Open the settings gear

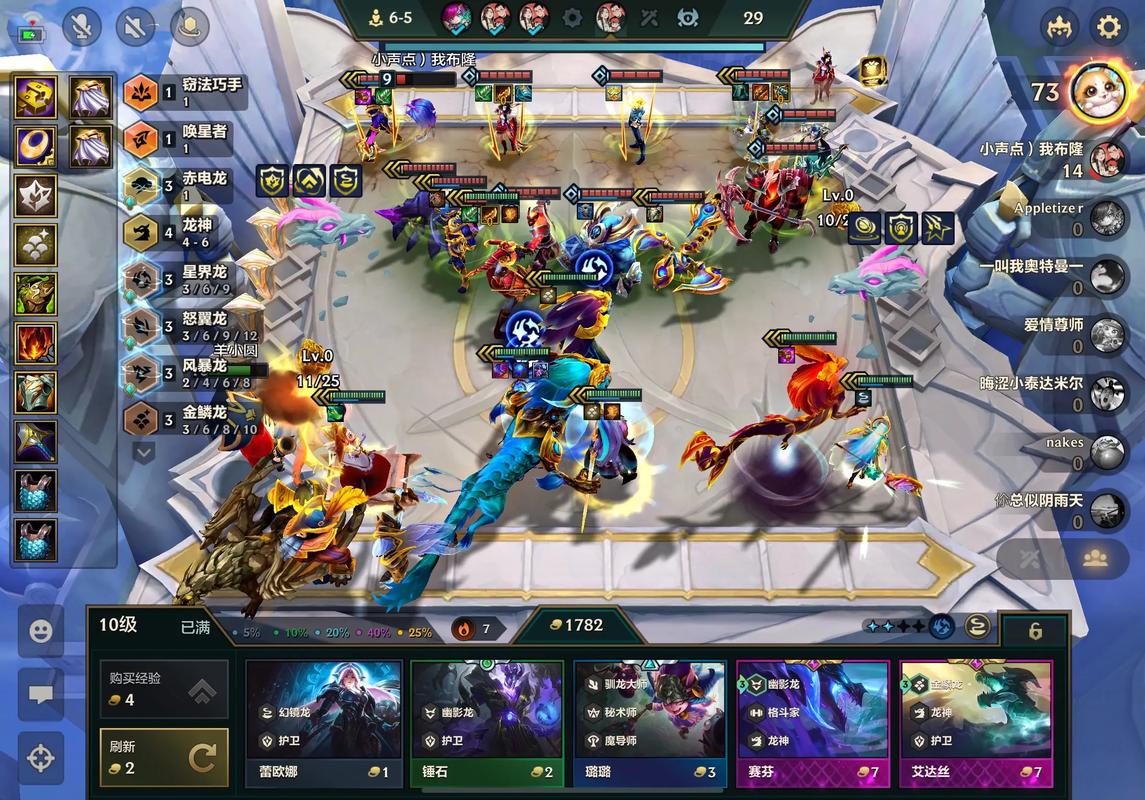click(x=1109, y=27)
